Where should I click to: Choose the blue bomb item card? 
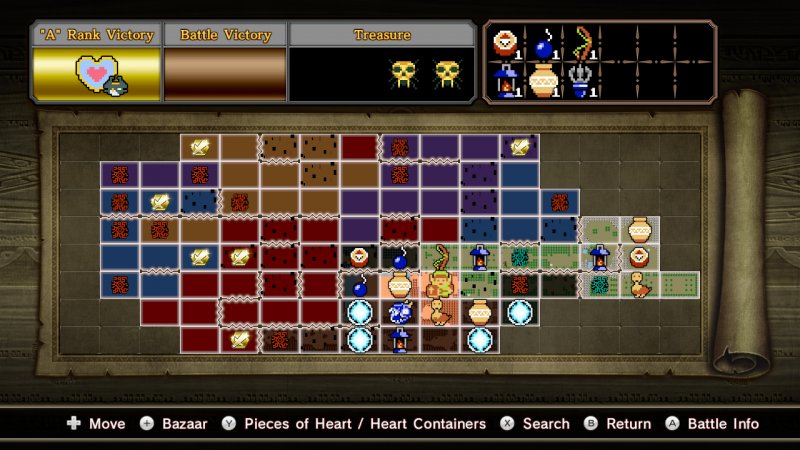543,45
